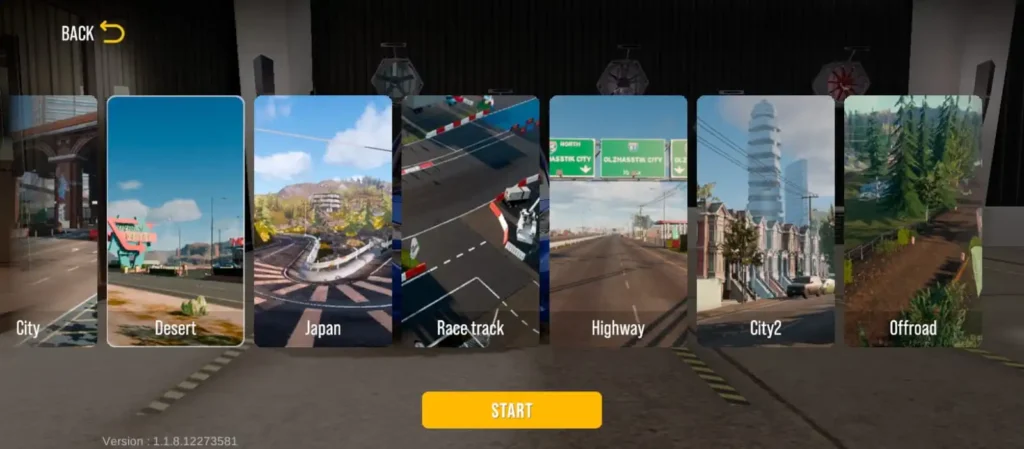Screen dimensions: 1024x449
Task: Pick the Japan map card
Action: (x=323, y=221)
